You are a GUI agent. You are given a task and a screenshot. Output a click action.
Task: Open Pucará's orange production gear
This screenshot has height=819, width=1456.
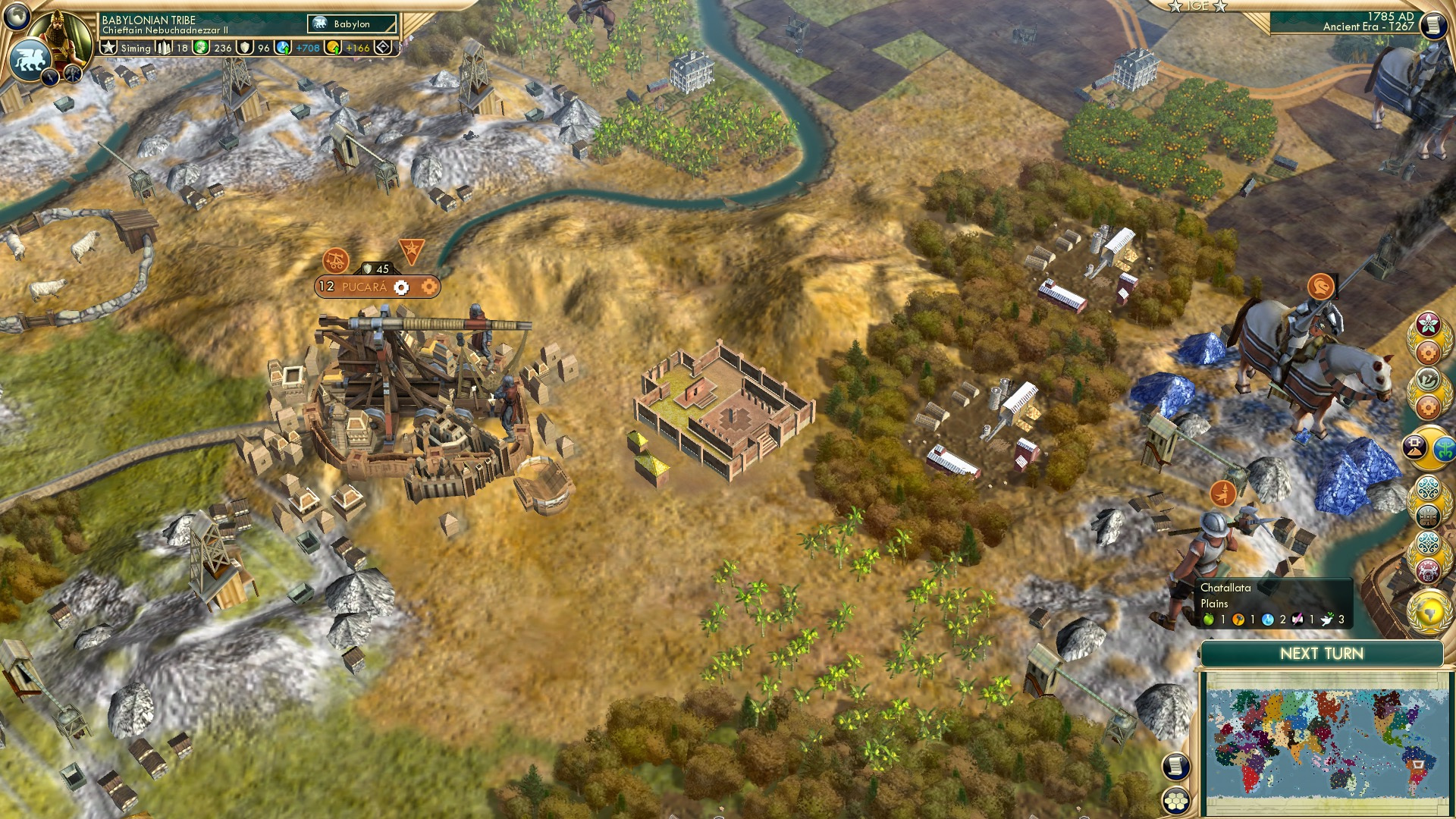click(x=428, y=287)
